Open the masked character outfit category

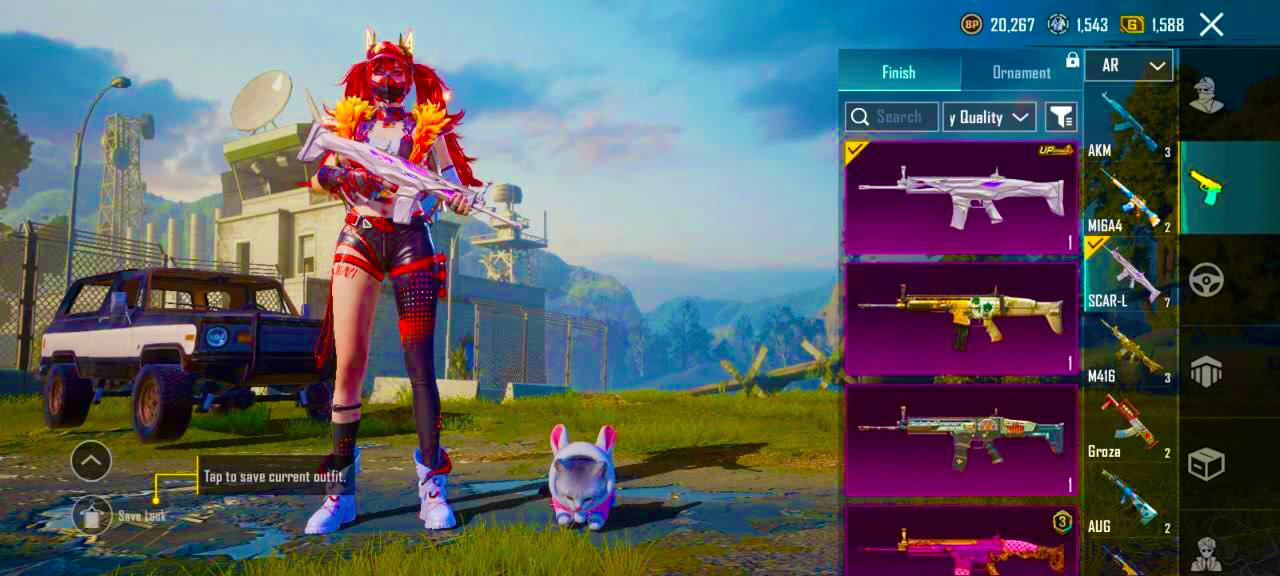coord(1207,95)
